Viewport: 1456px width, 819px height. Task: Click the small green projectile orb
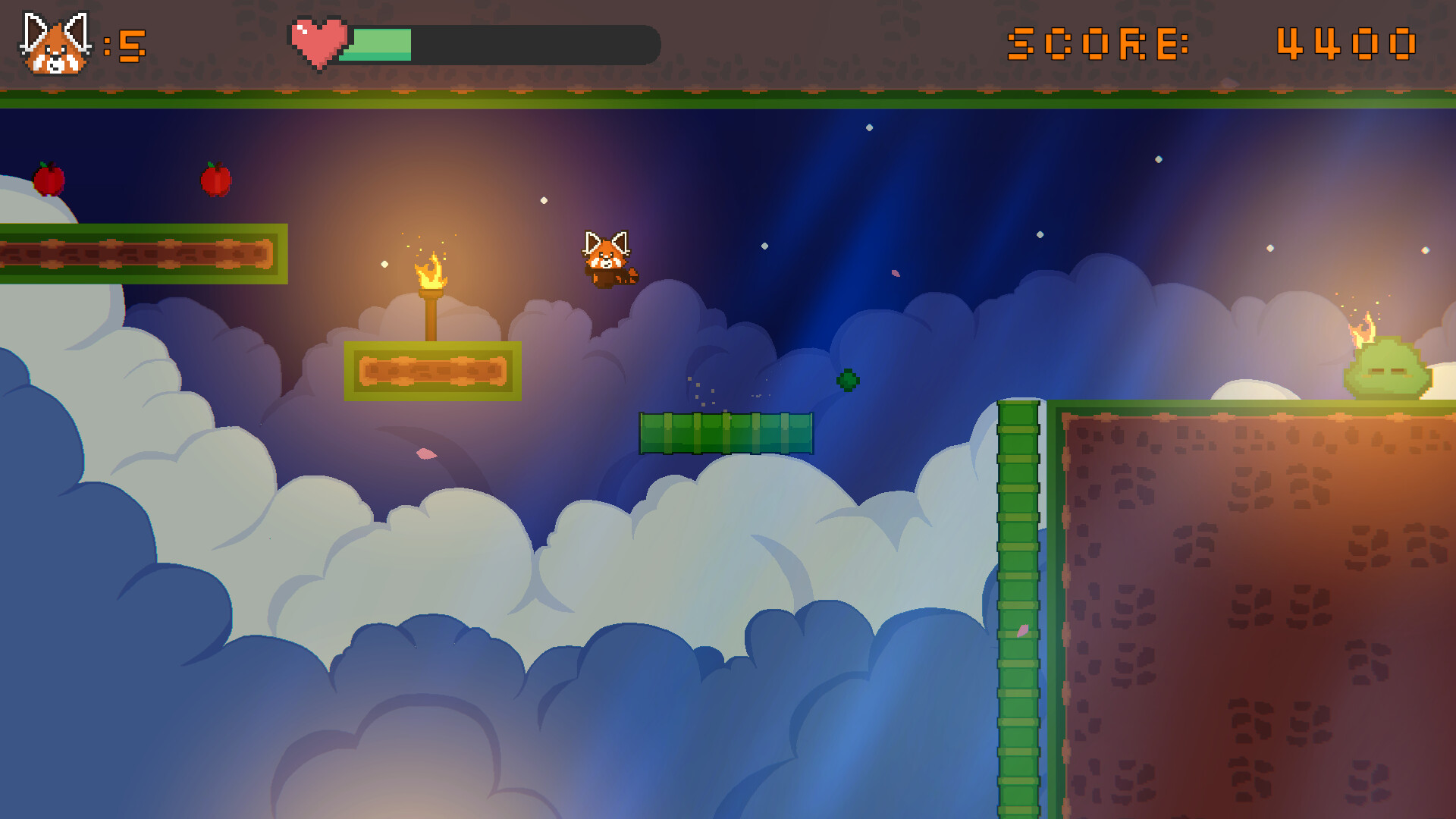coord(848,379)
